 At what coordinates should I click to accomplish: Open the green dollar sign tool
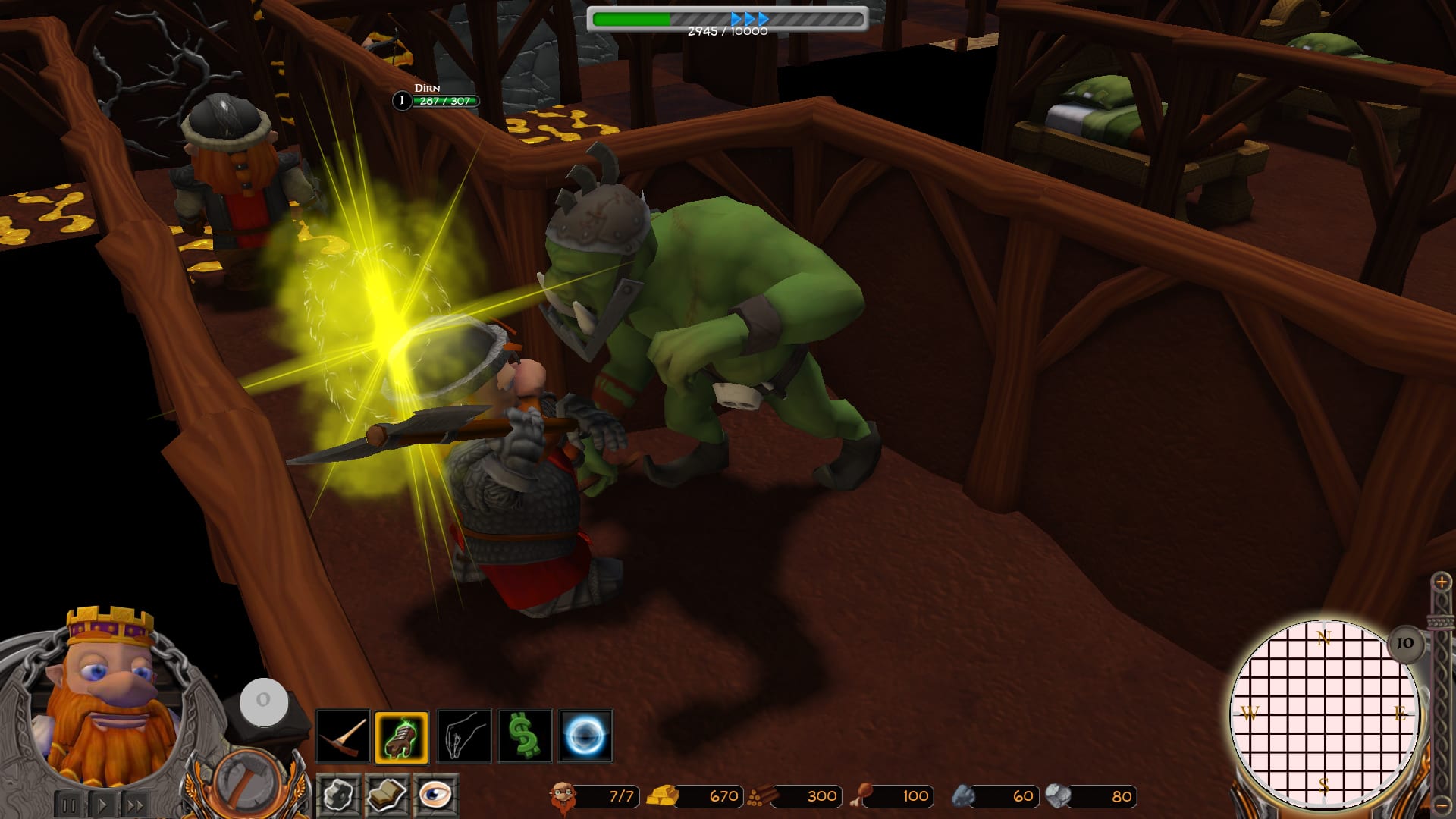click(x=524, y=736)
